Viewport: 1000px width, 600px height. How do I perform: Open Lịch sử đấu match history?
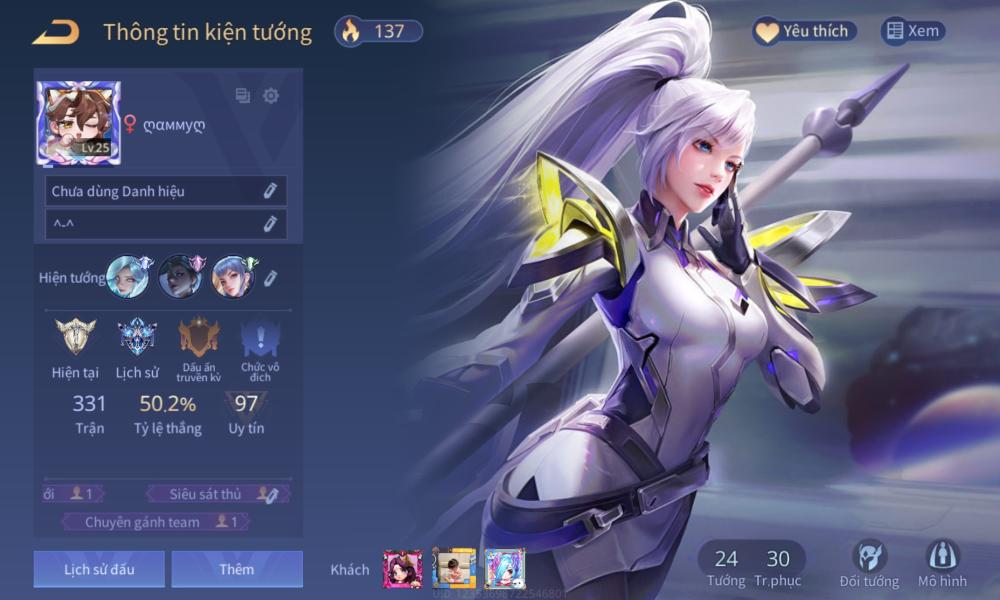[100, 569]
